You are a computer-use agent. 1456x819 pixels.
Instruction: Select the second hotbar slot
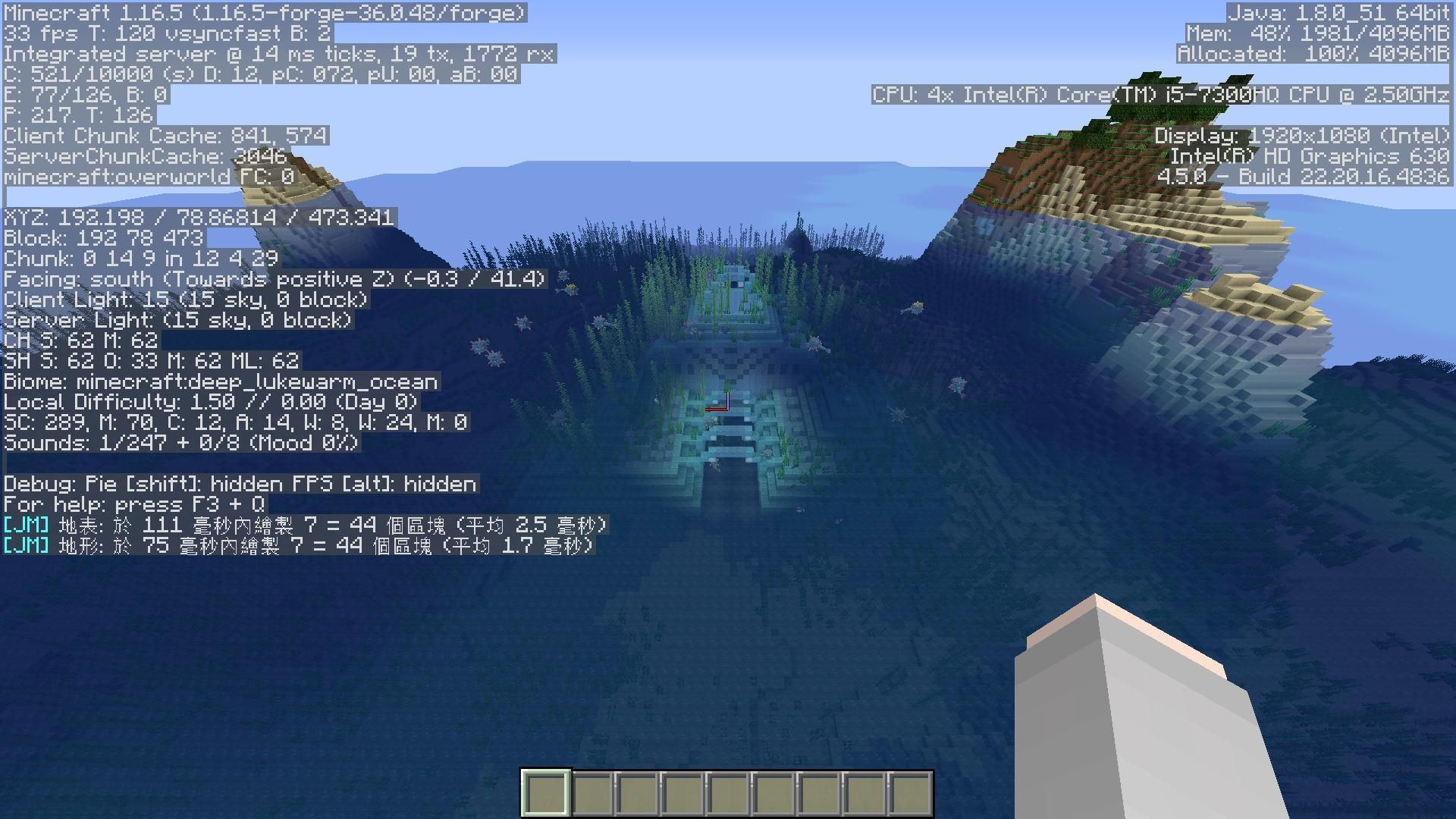[591, 791]
